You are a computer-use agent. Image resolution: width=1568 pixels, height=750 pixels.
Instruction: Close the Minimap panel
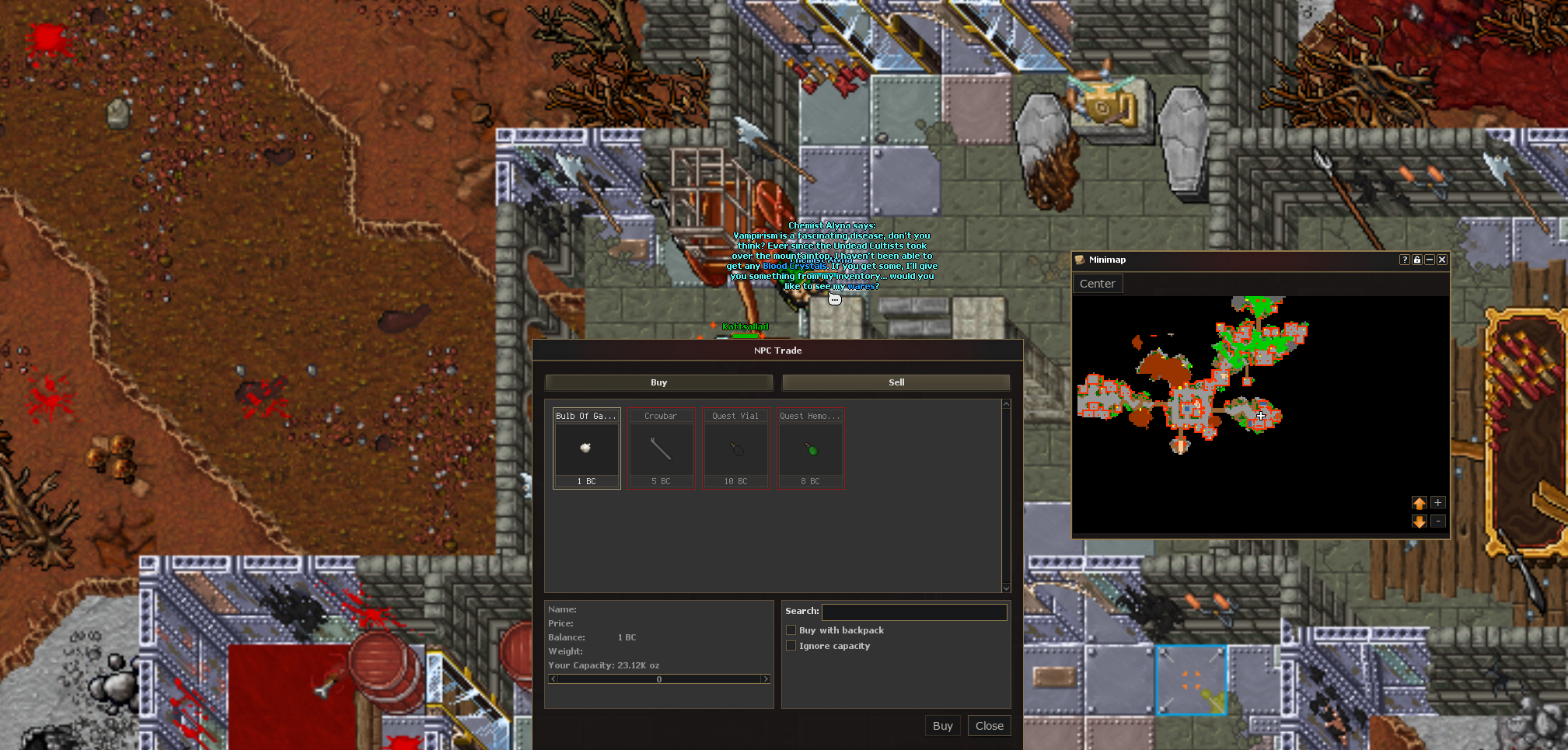[1442, 260]
